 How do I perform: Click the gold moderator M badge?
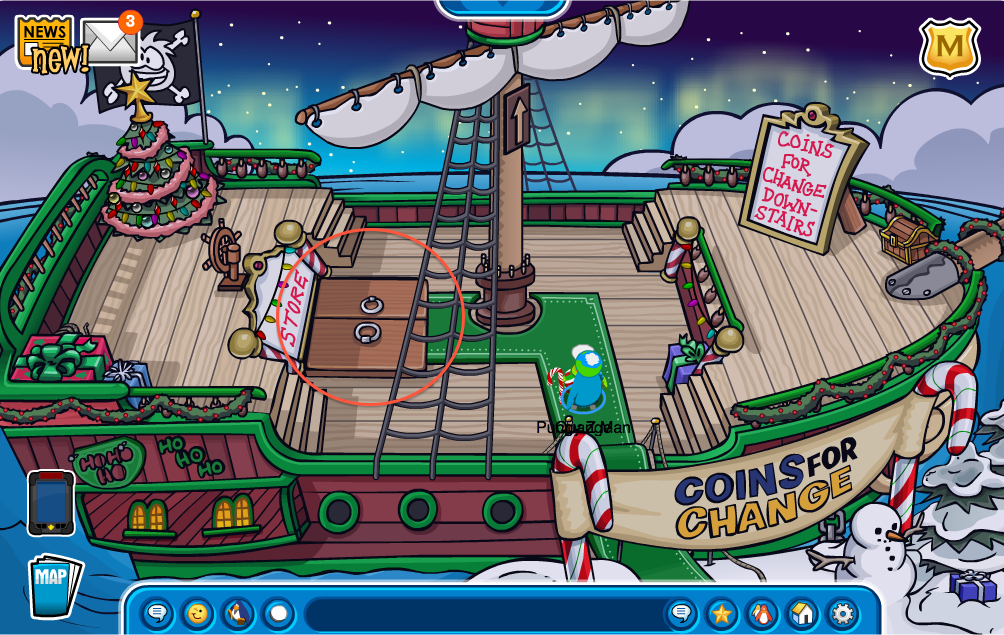click(949, 46)
